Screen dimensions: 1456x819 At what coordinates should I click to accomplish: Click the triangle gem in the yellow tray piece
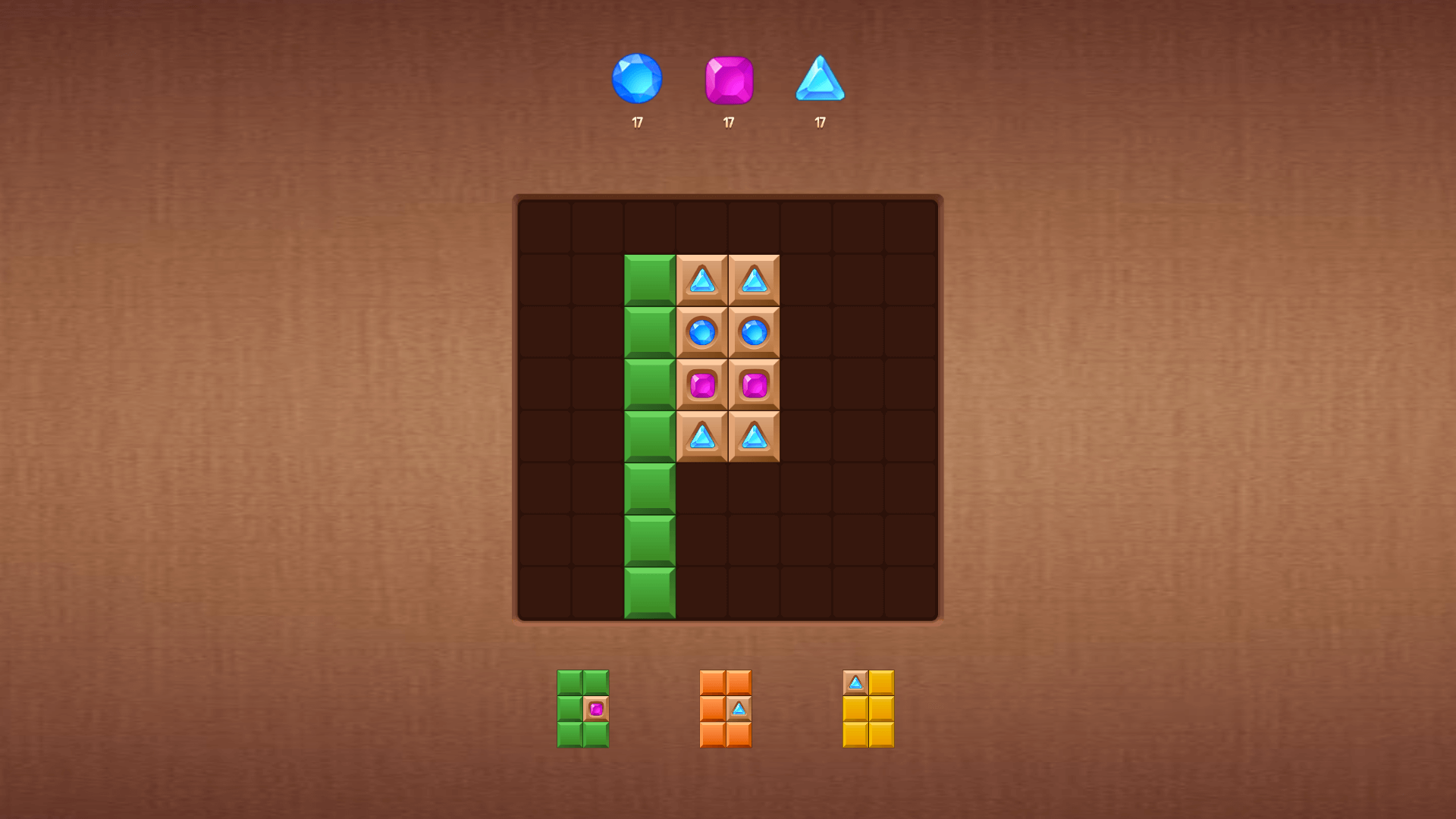[856, 682]
